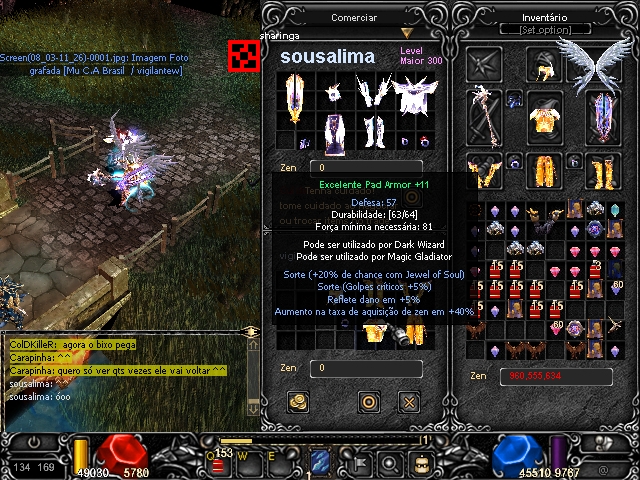Click the zen coins button in trade window
The width and height of the screenshot is (640, 480).
[297, 402]
